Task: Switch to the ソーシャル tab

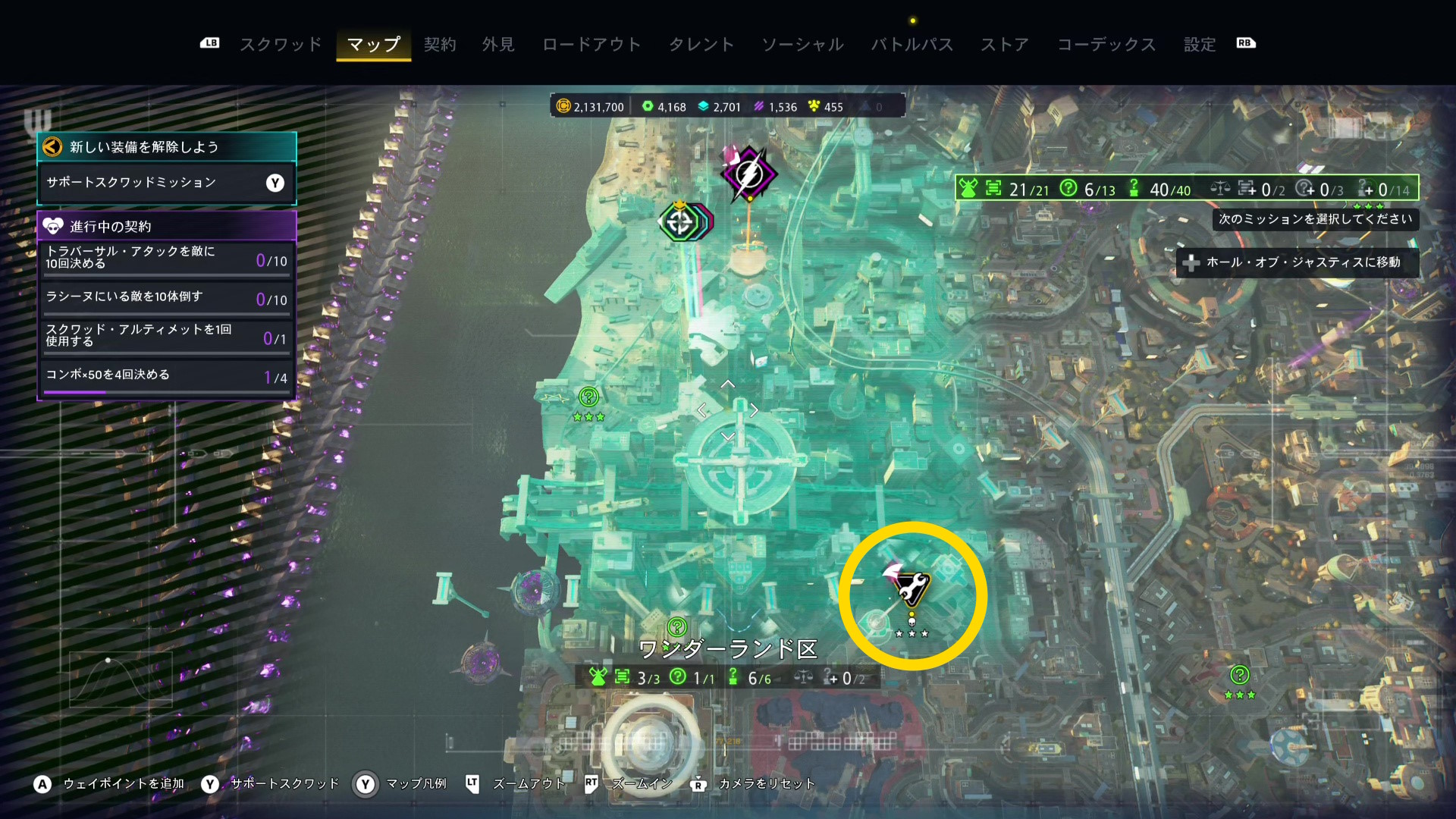Action: pyautogui.click(x=802, y=45)
